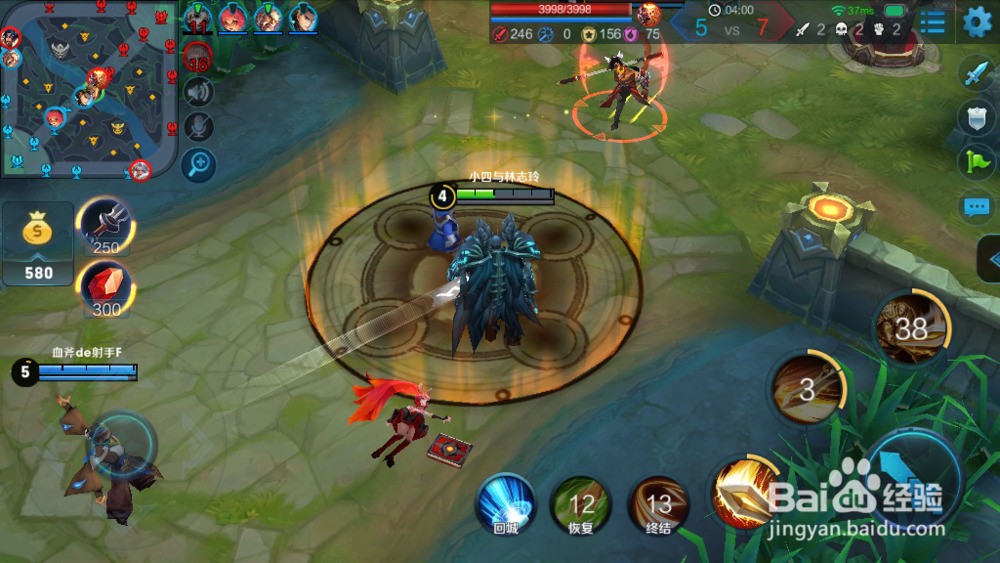This screenshot has width=1000, height=563.
Task: Open the blue chat message button
Action: coord(975,208)
